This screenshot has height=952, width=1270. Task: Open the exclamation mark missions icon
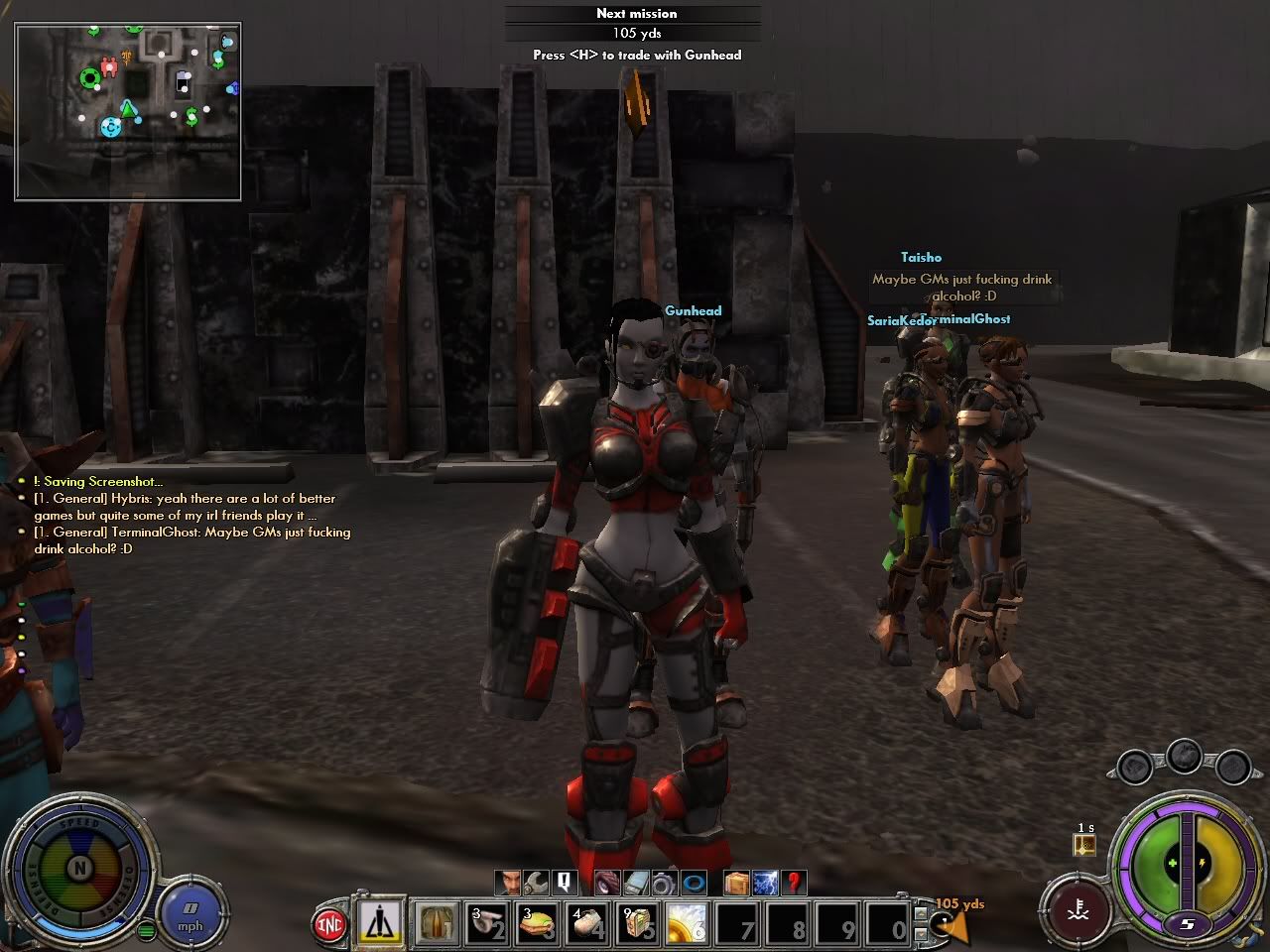coord(564,882)
